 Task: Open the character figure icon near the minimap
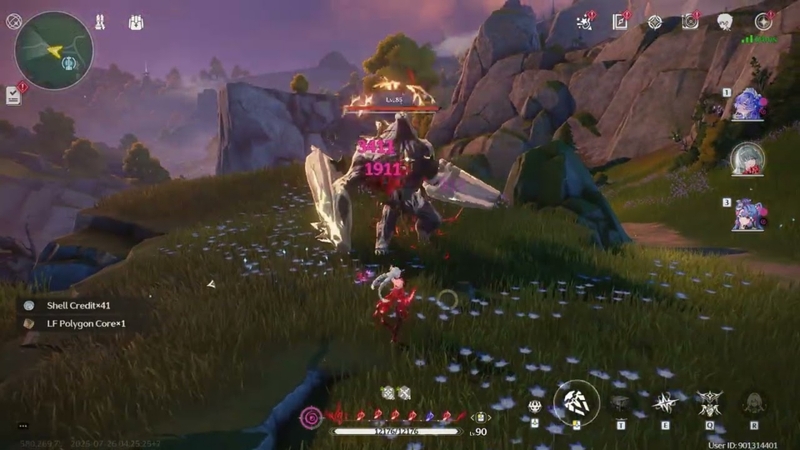point(100,22)
